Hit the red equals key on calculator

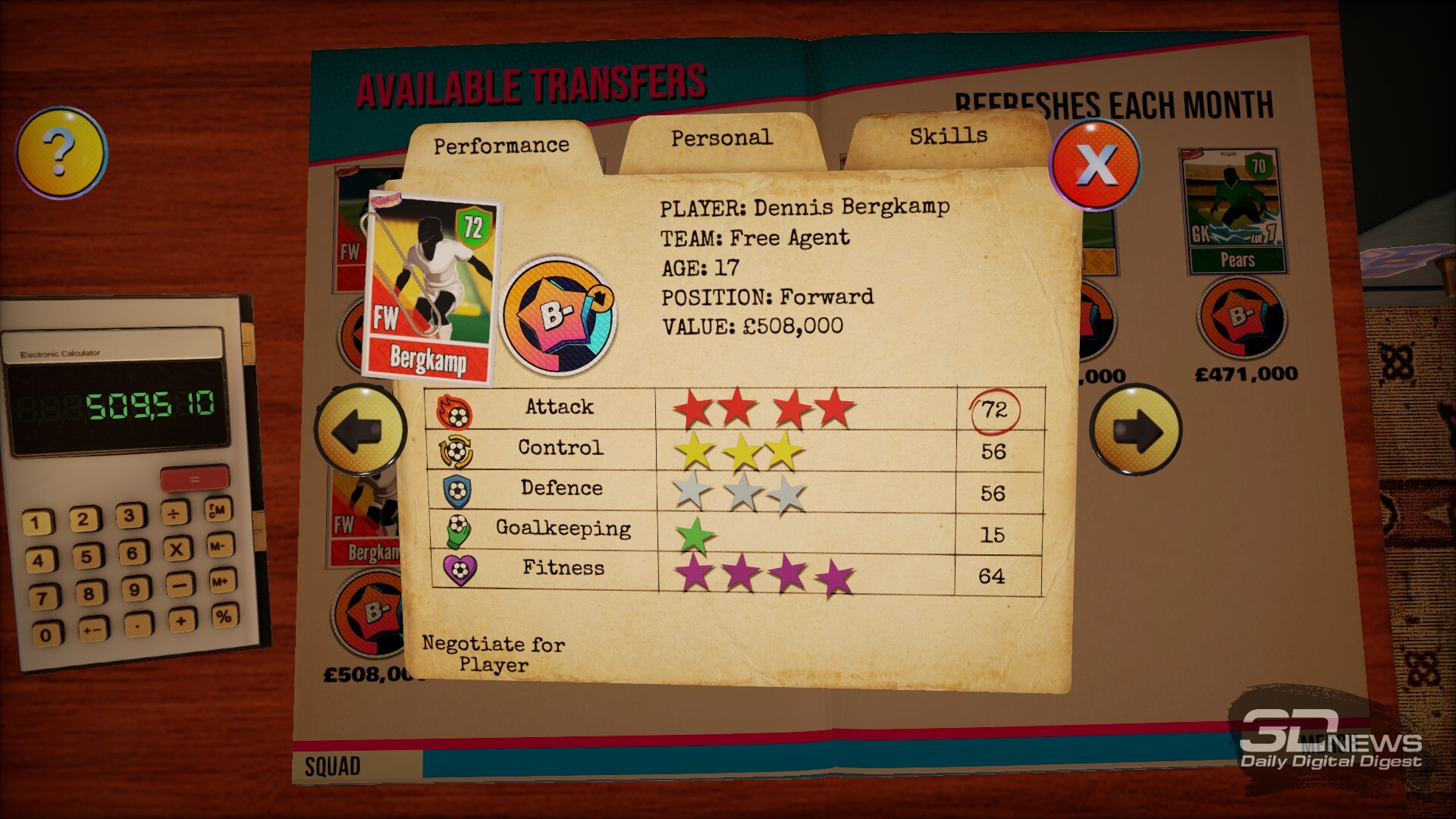click(x=194, y=479)
